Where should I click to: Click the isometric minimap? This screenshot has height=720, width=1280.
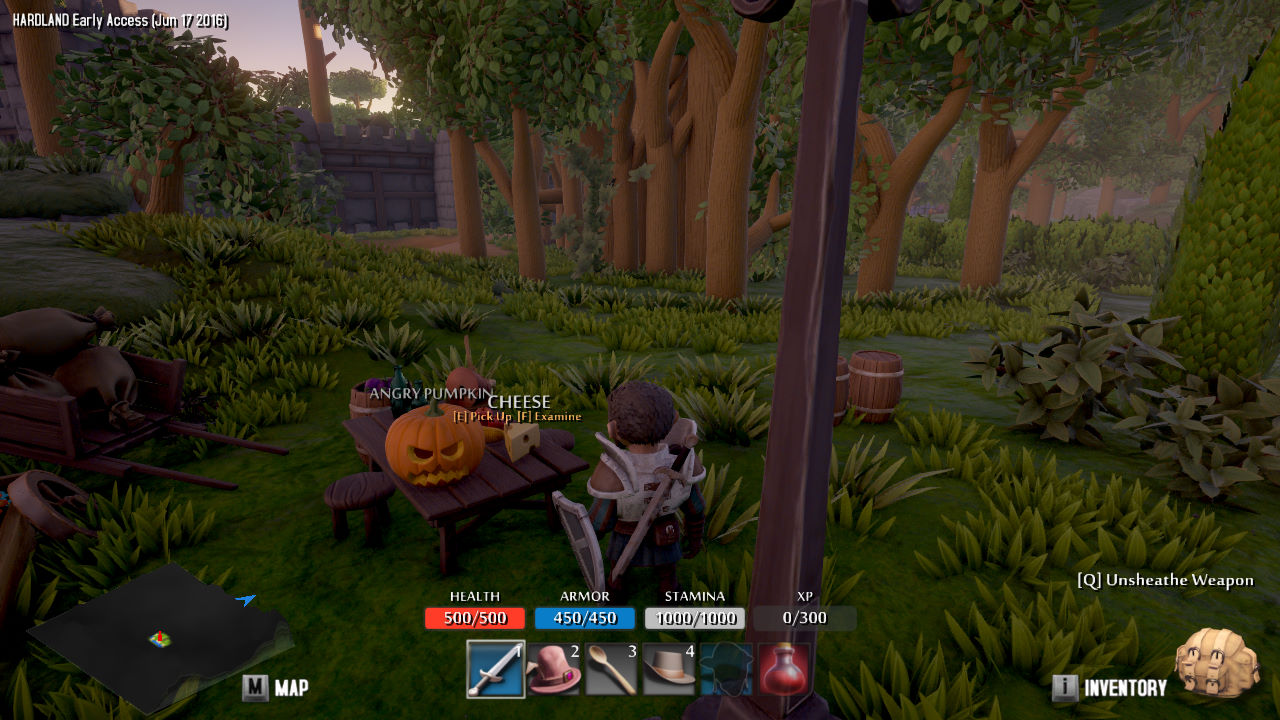point(160,636)
